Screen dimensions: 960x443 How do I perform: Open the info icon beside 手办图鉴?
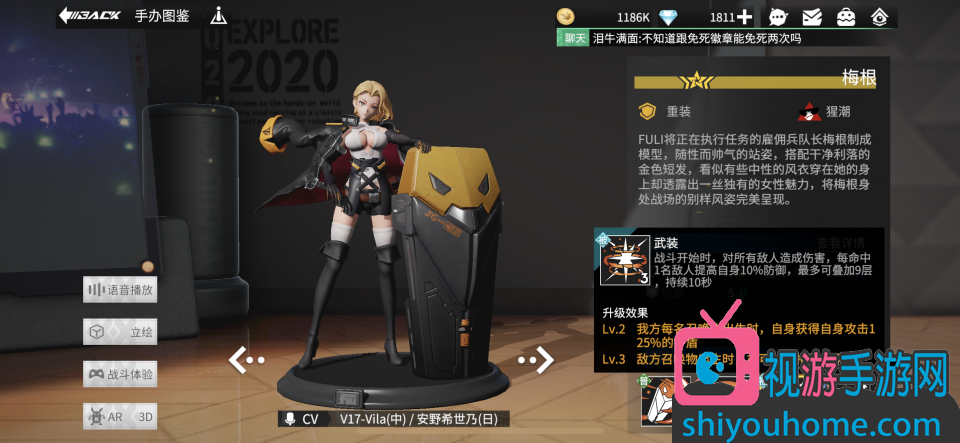click(219, 16)
